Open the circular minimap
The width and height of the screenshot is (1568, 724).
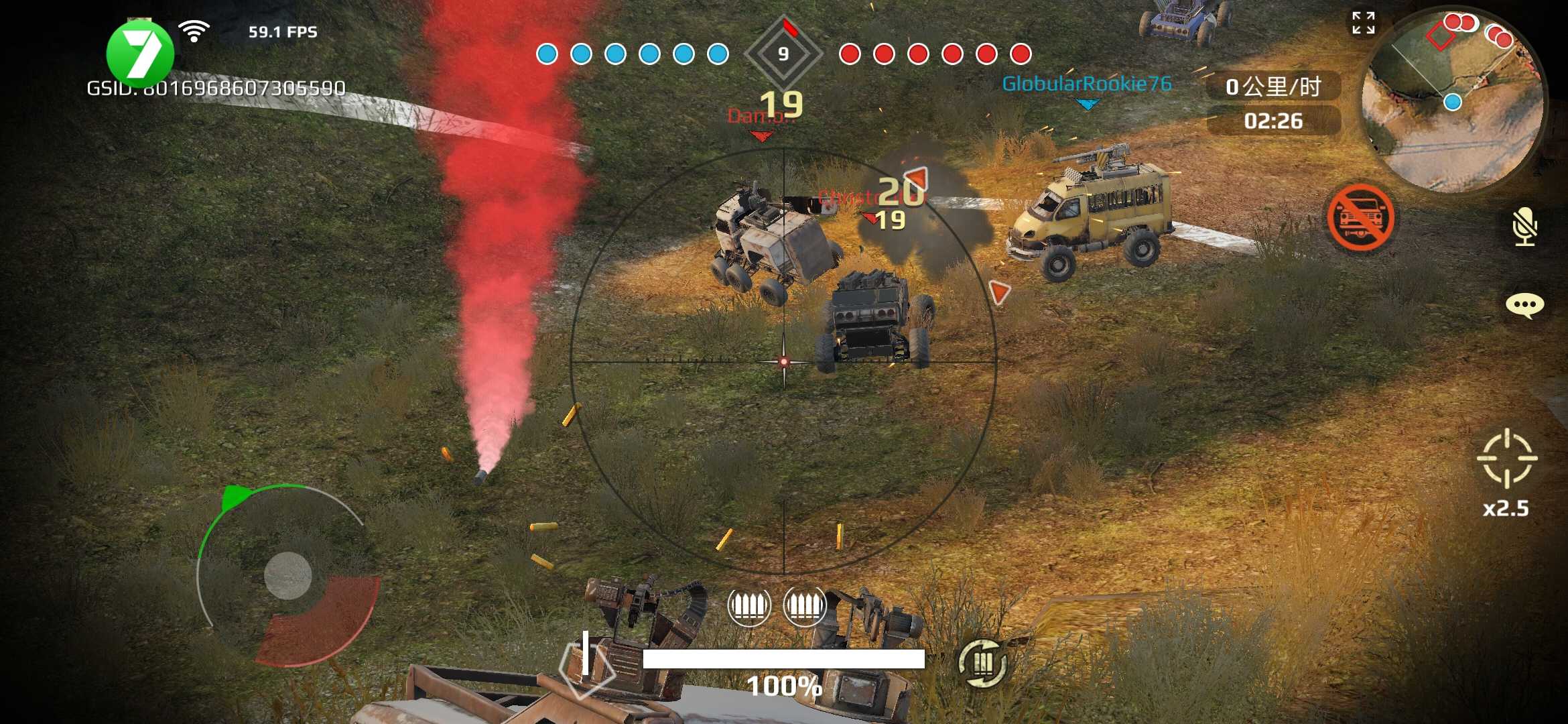1453,101
